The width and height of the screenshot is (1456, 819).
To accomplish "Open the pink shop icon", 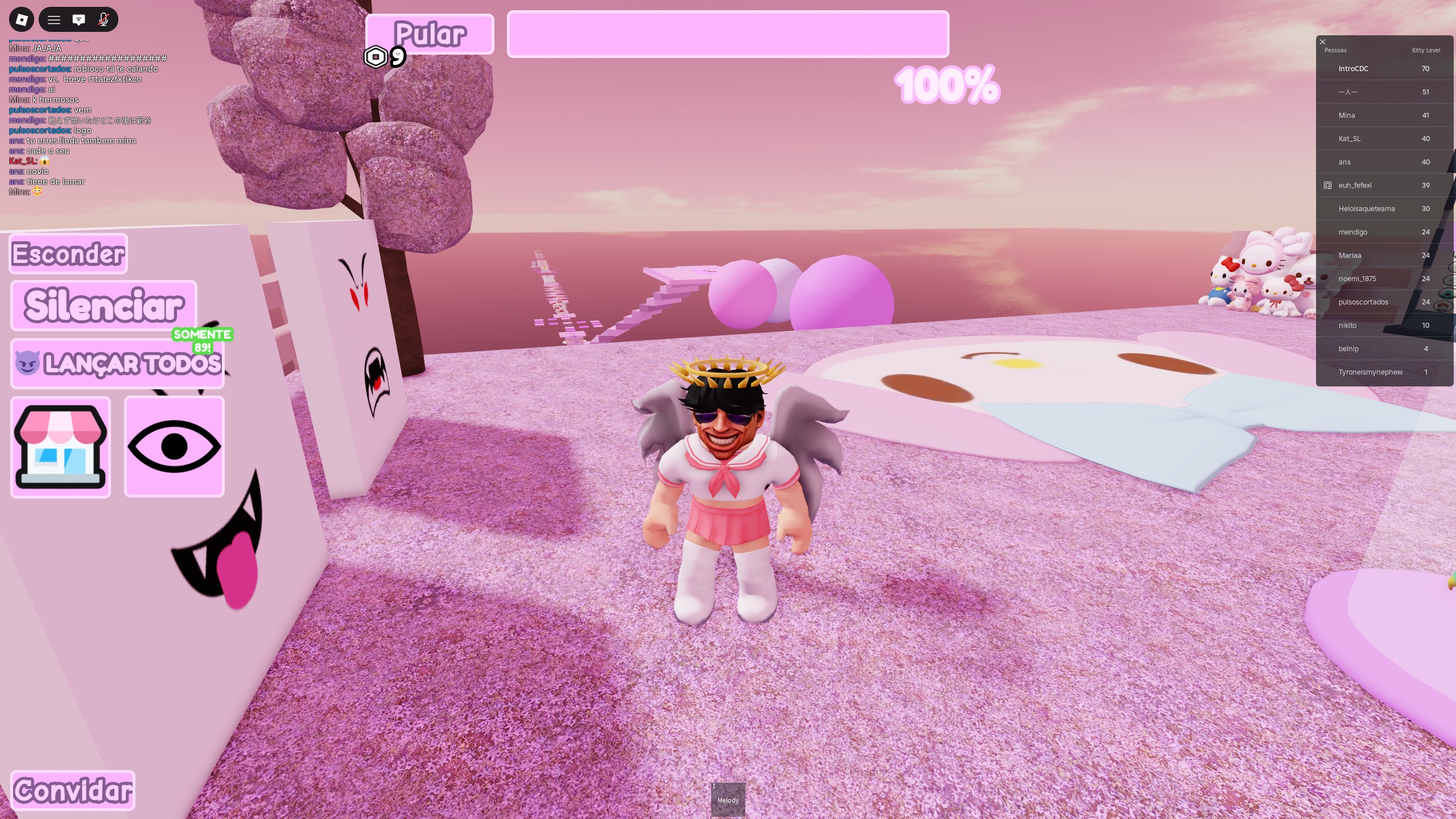I will (x=60, y=446).
